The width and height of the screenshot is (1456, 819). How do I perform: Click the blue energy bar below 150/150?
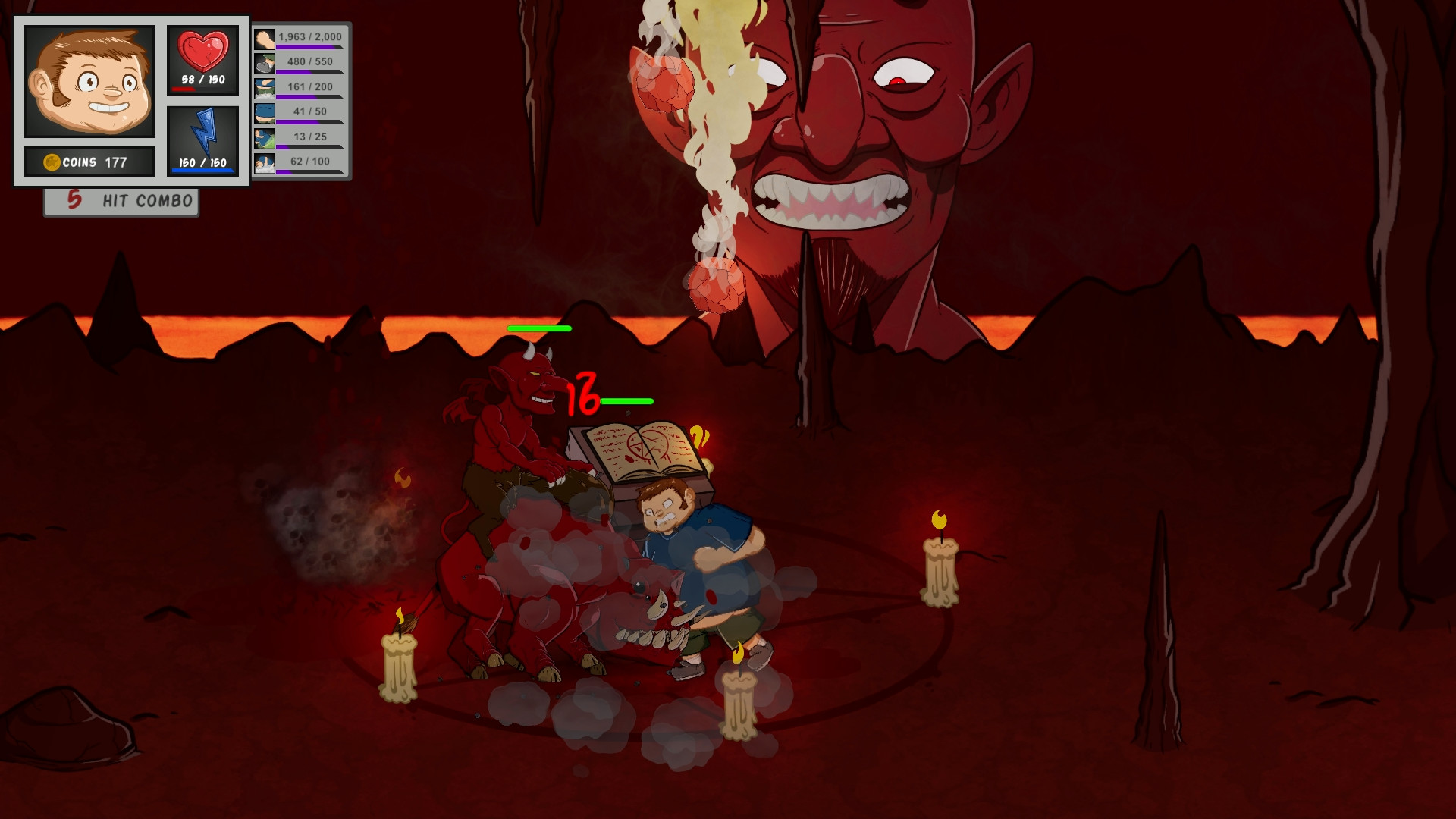[x=201, y=170]
